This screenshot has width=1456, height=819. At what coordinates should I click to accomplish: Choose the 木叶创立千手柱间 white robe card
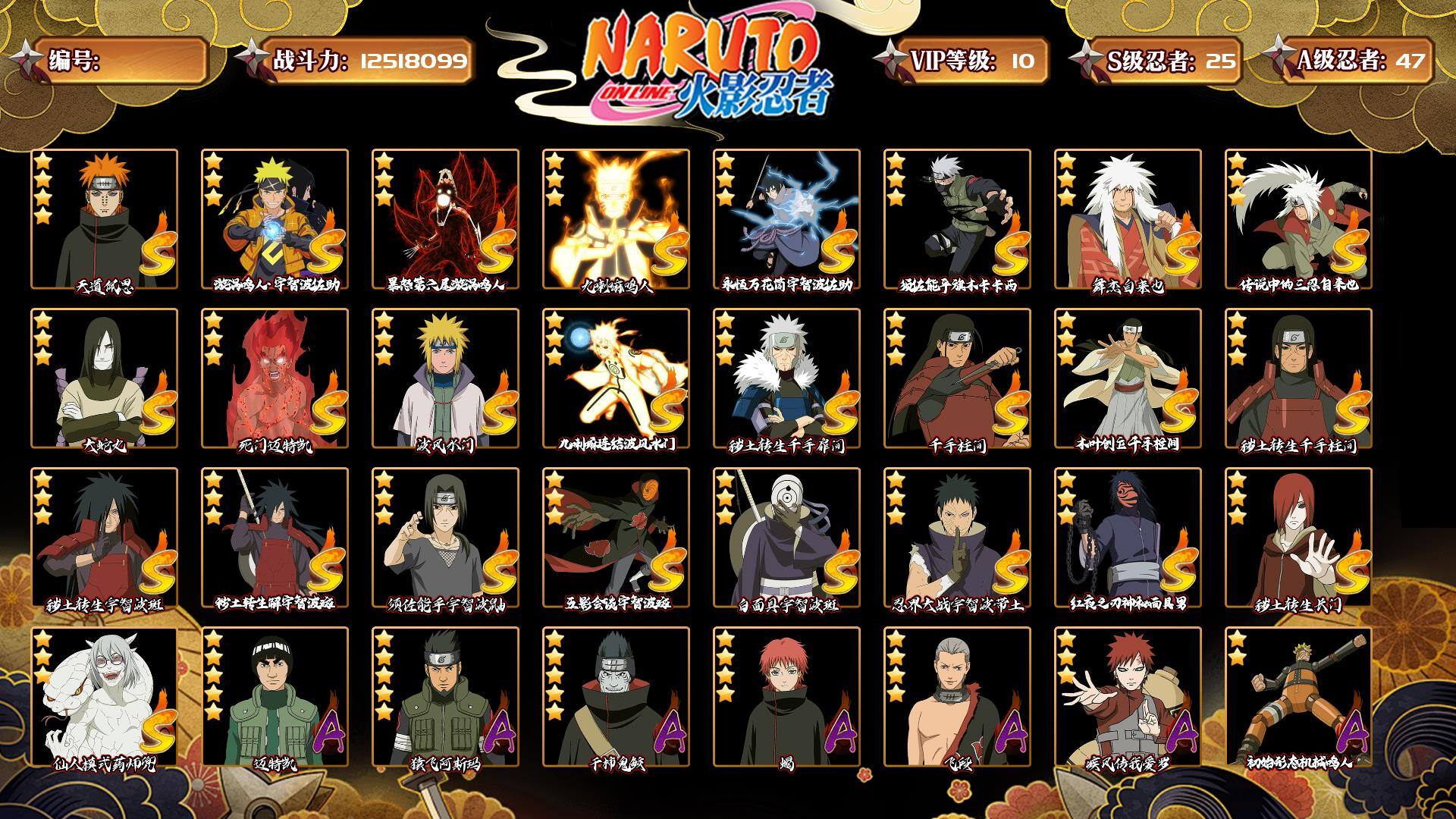click(1128, 378)
